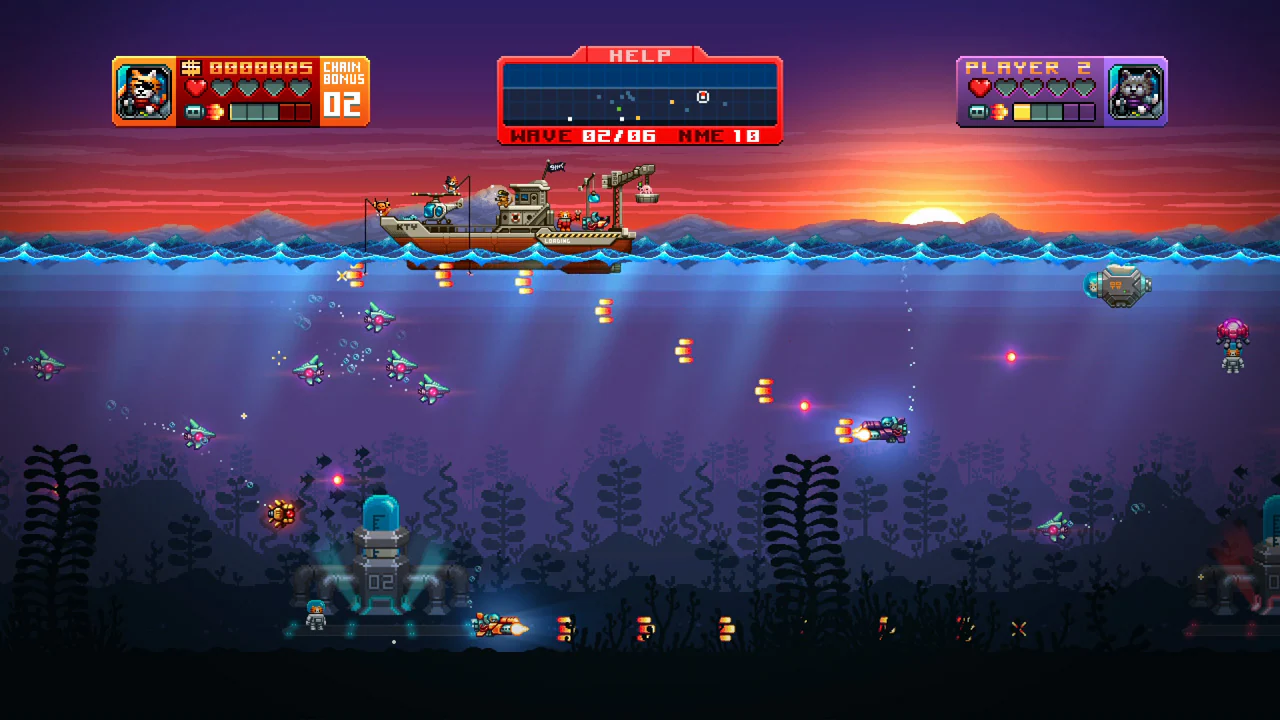Click Player 1's submarine status icon
This screenshot has height=720, width=1280.
pyautogui.click(x=193, y=111)
